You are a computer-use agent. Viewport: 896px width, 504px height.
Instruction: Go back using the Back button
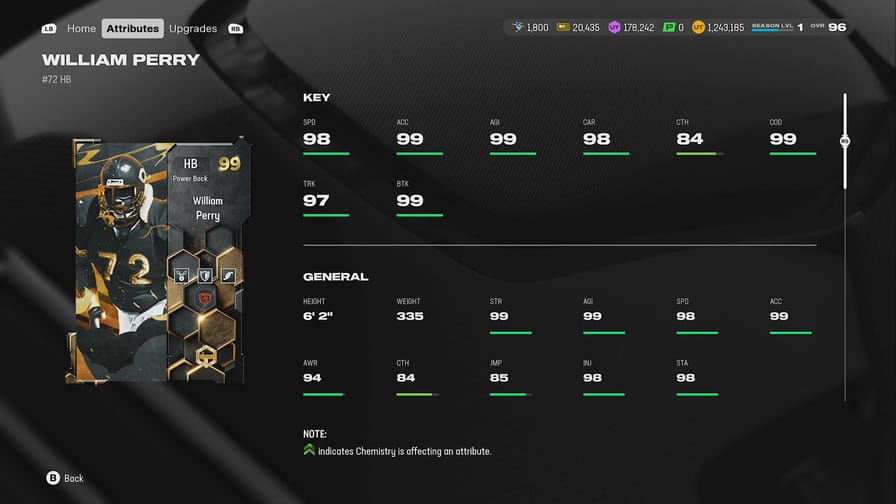click(65, 478)
